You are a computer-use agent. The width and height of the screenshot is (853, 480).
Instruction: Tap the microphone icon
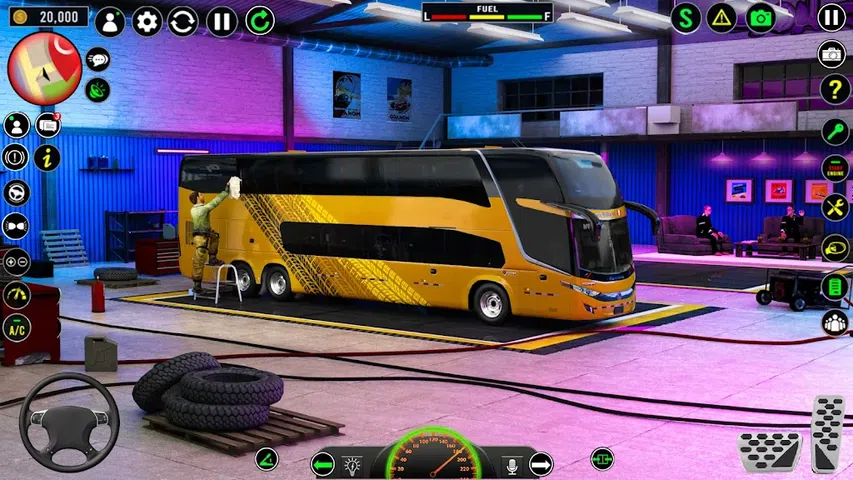(512, 465)
